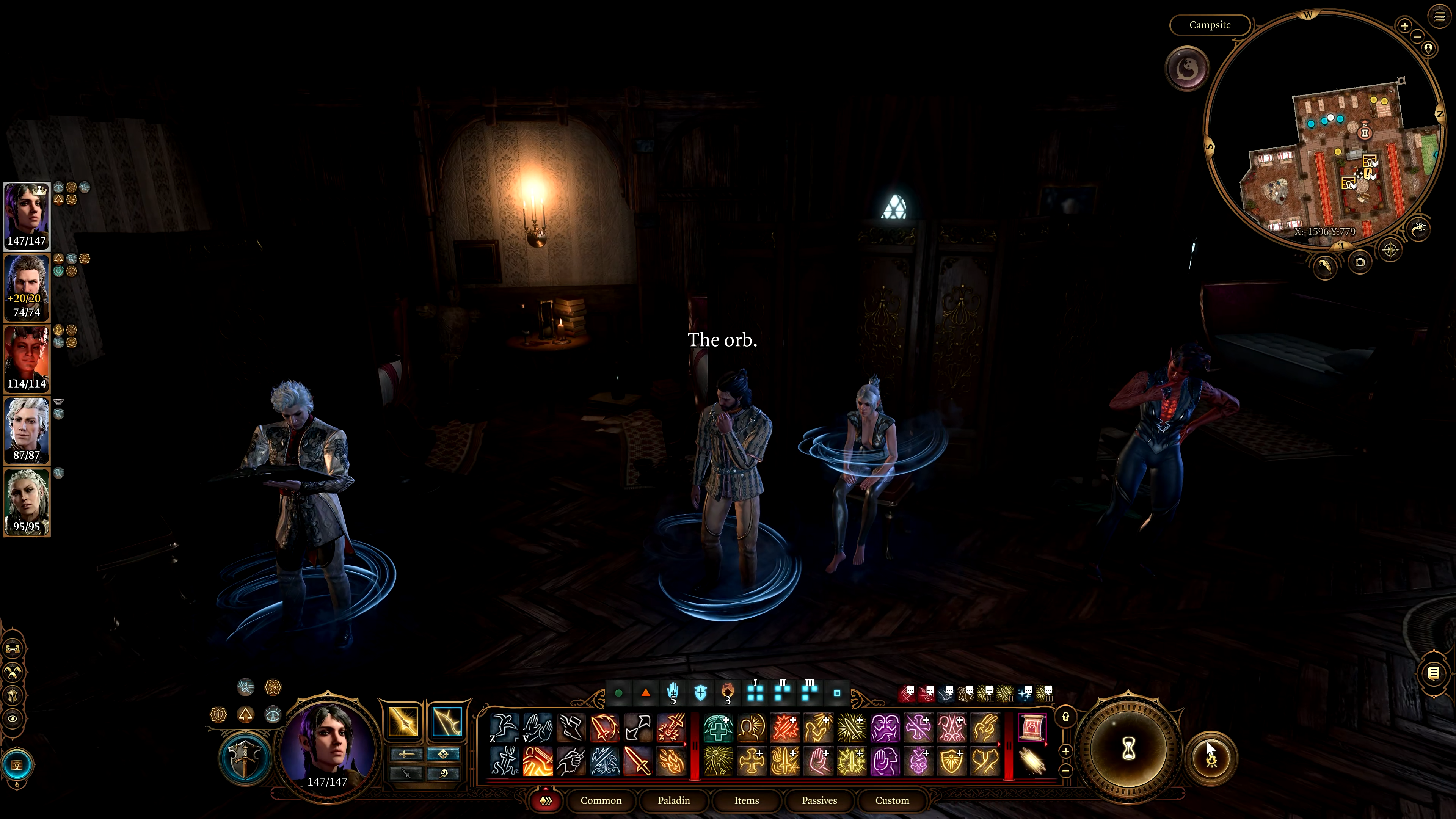
Task: Toggle the hotbar lock padlock icon
Action: (1065, 717)
